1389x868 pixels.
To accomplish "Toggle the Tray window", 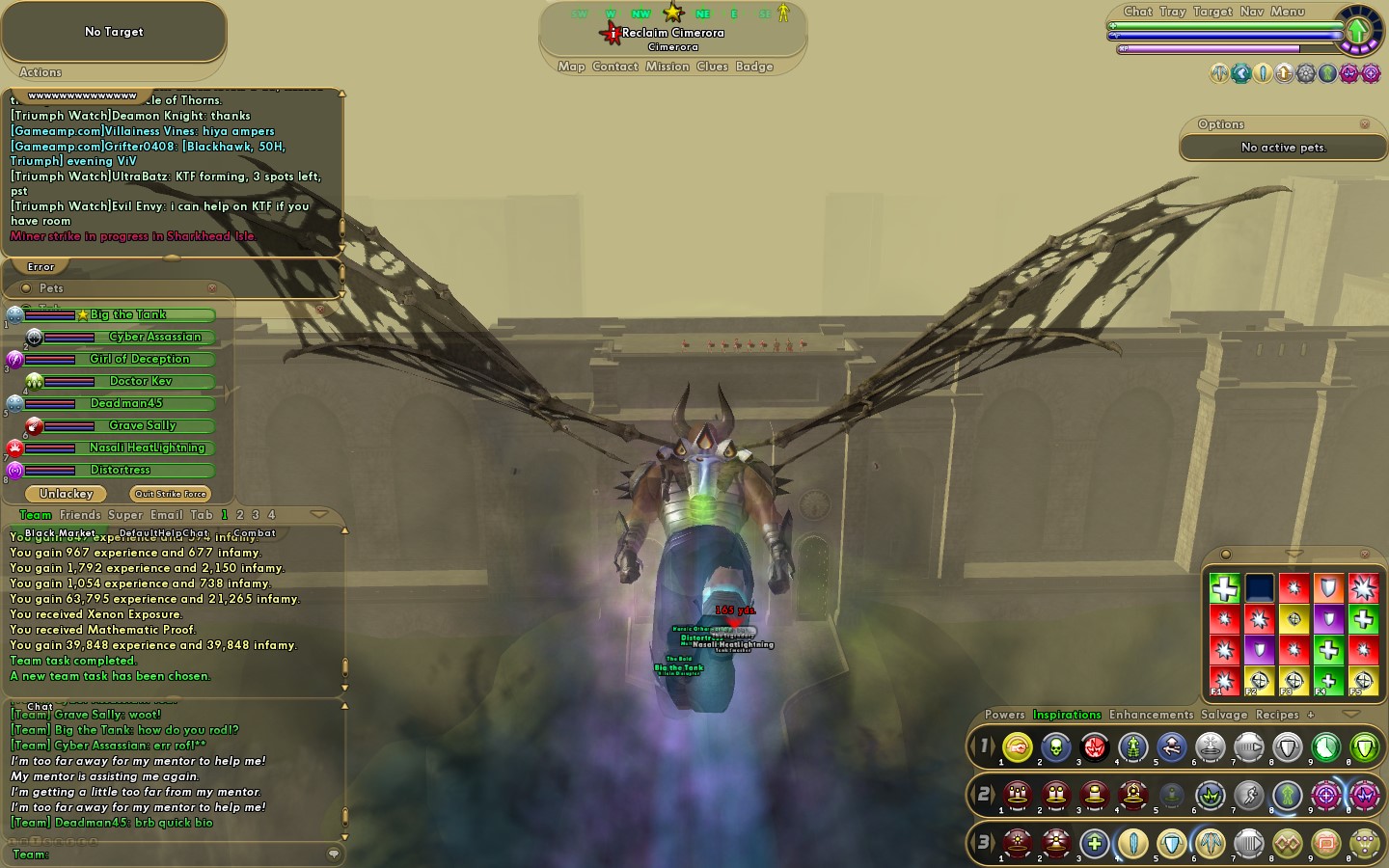I will click(1172, 12).
